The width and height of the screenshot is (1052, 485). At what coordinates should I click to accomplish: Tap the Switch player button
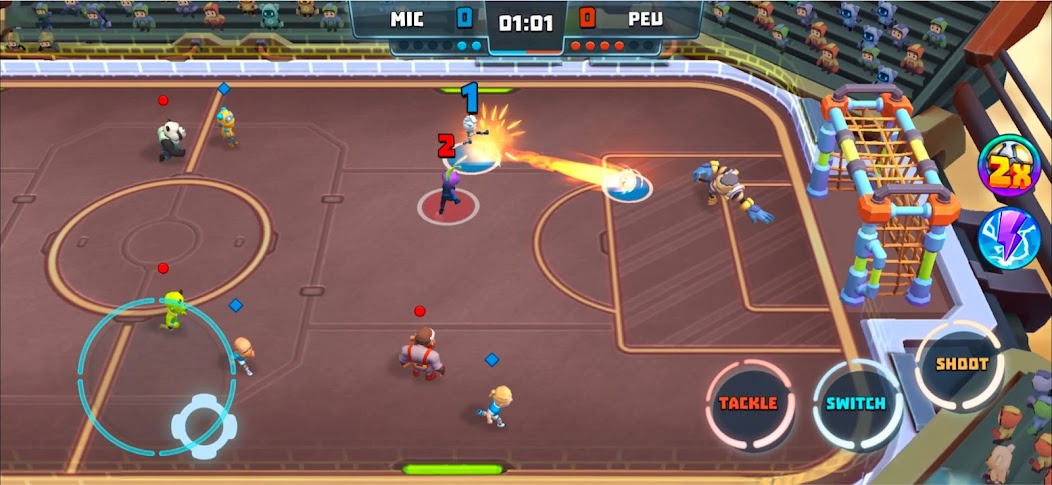coord(855,404)
